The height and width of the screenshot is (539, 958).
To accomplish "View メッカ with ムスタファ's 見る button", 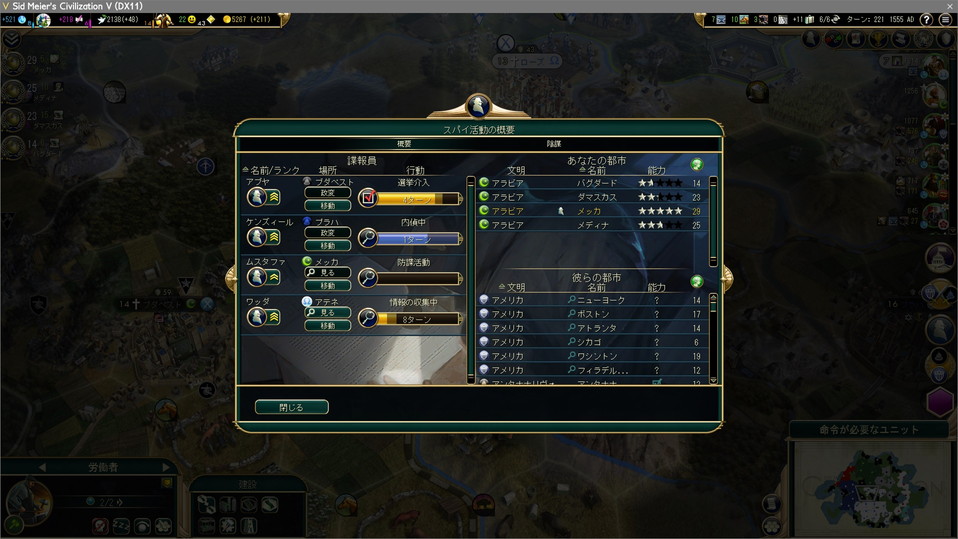I will tap(328, 273).
